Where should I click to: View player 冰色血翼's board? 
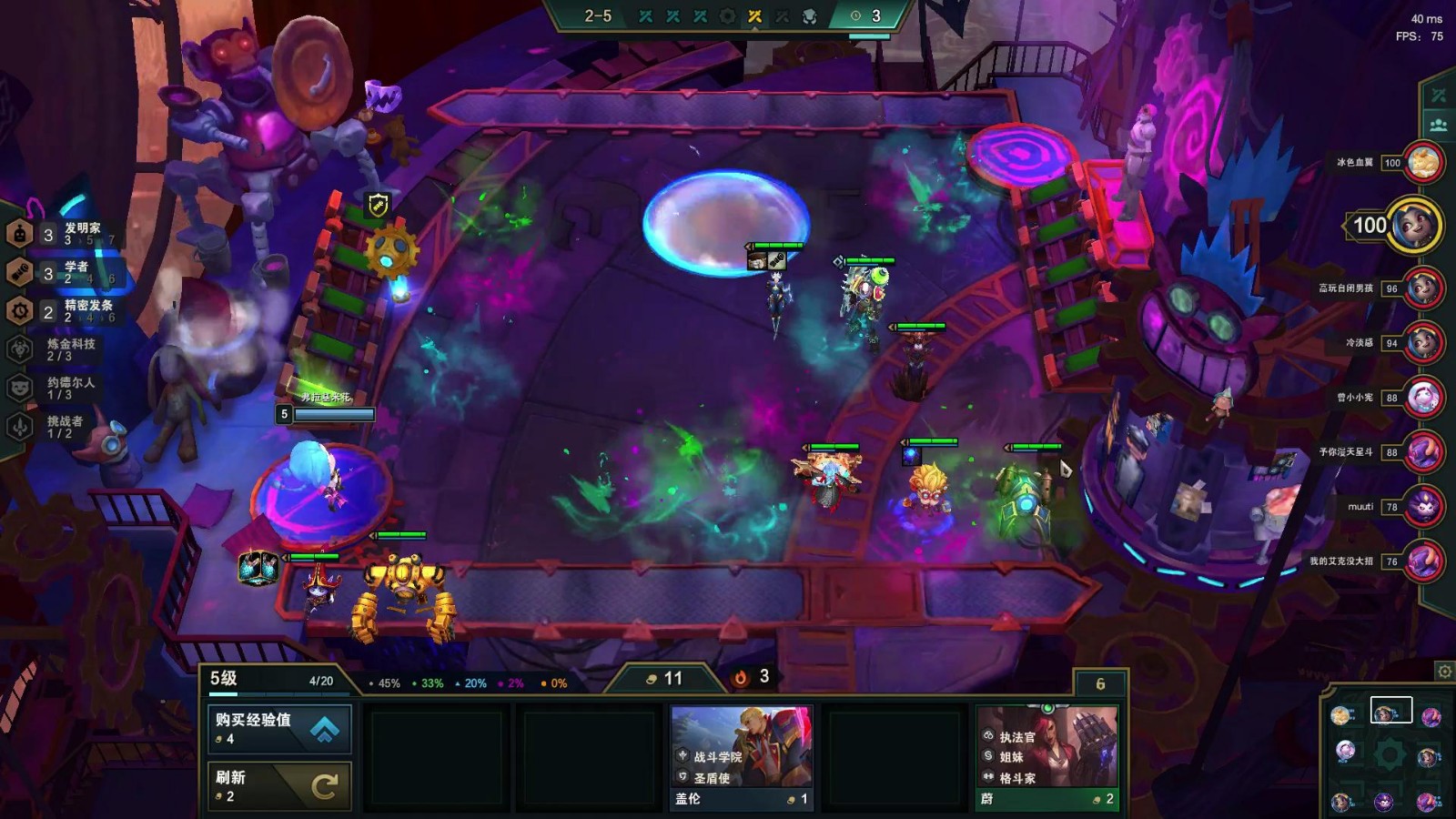tap(1423, 163)
